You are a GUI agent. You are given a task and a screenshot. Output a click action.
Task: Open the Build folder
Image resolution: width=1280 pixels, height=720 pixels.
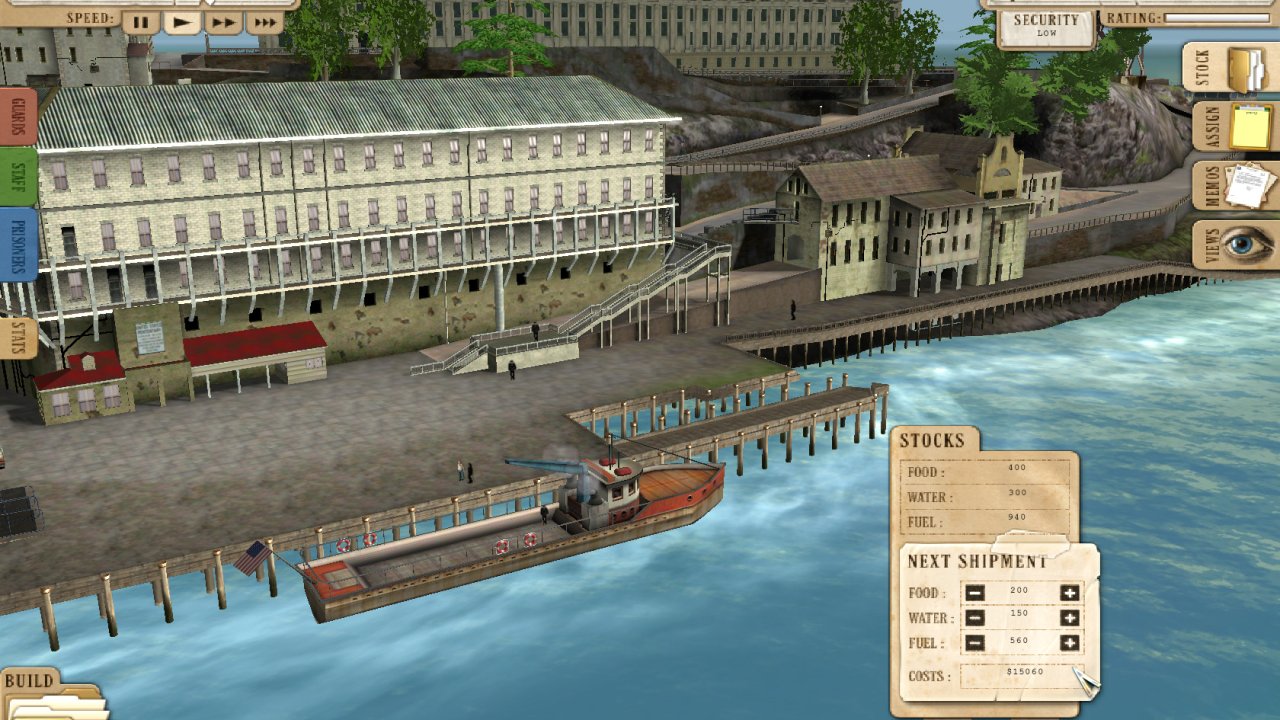coord(50,697)
